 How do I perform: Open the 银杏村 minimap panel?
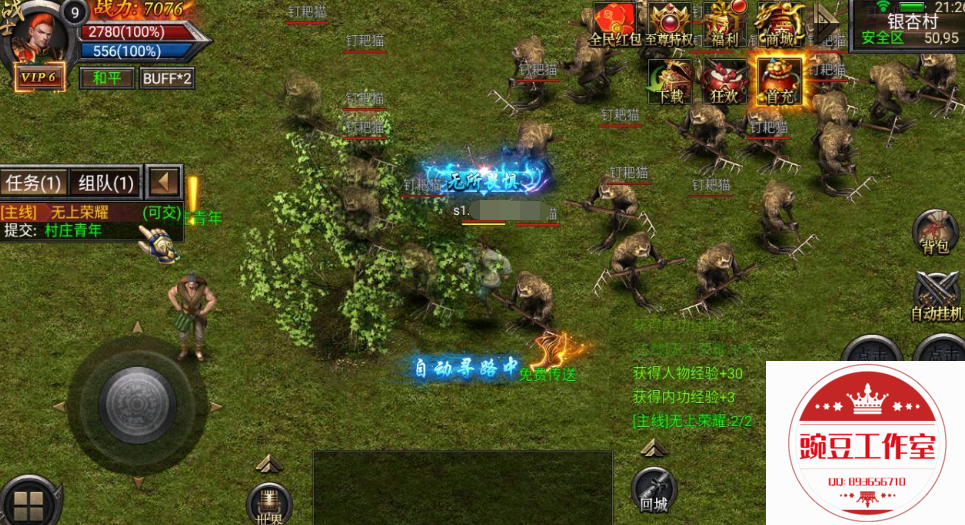[906, 26]
